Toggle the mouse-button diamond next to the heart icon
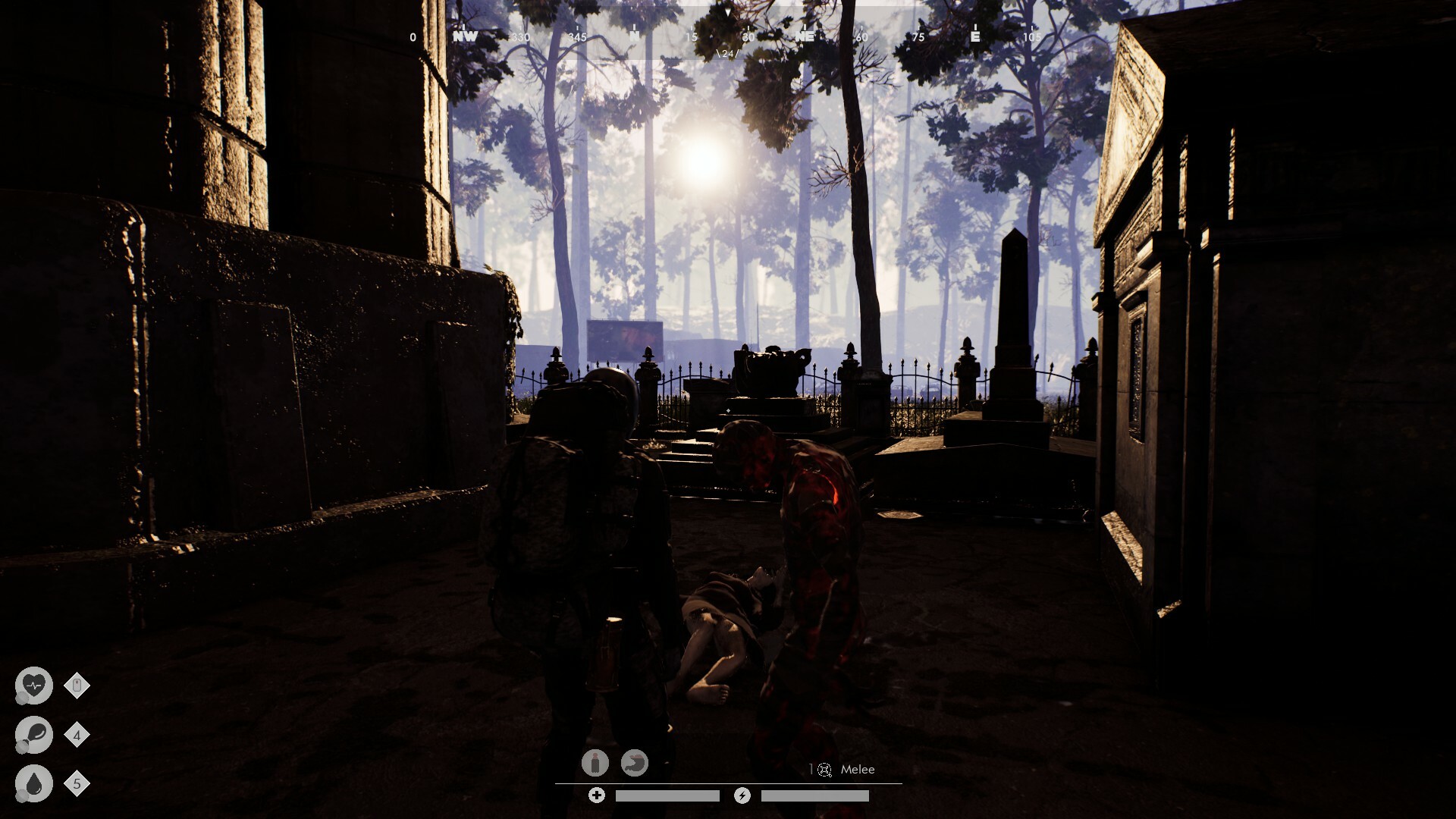 click(x=77, y=685)
